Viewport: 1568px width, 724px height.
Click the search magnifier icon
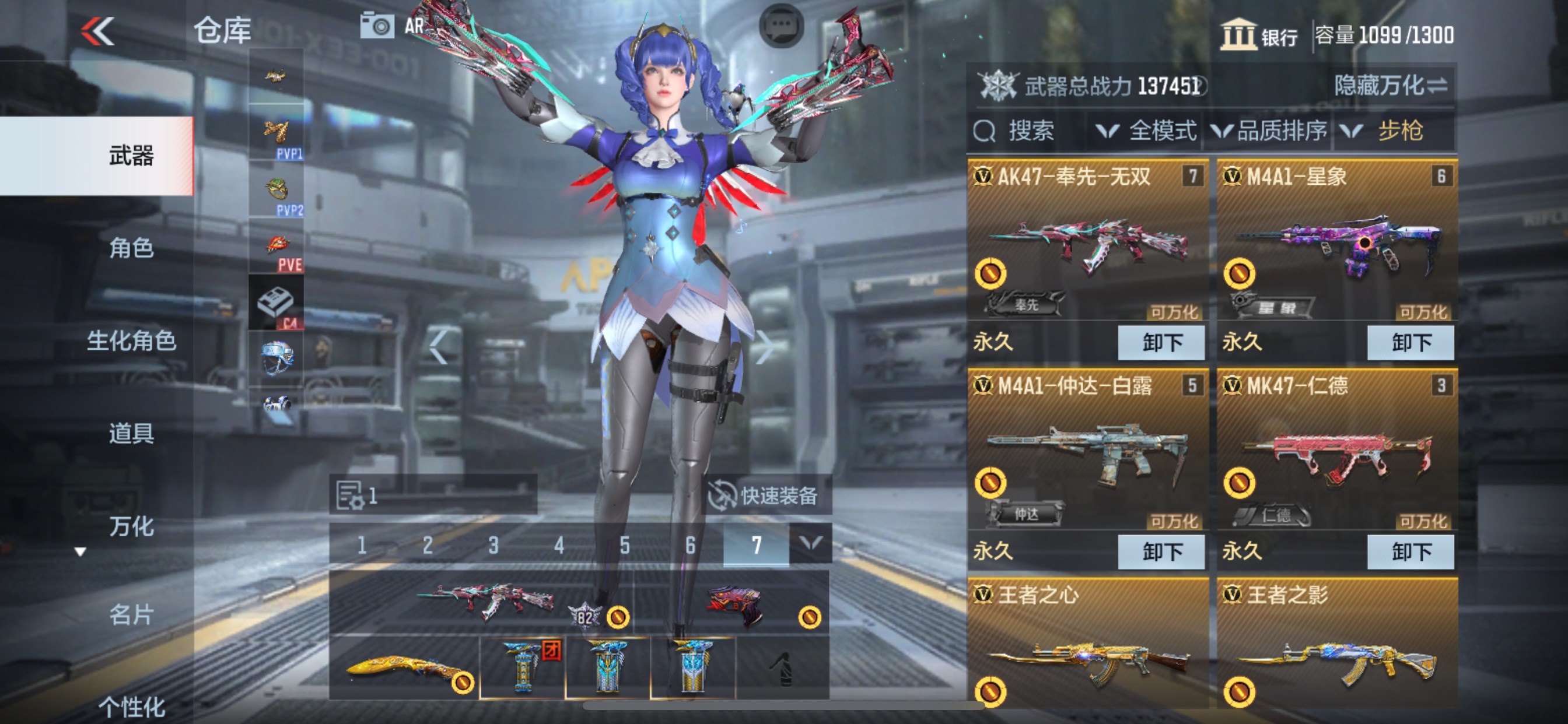(984, 131)
